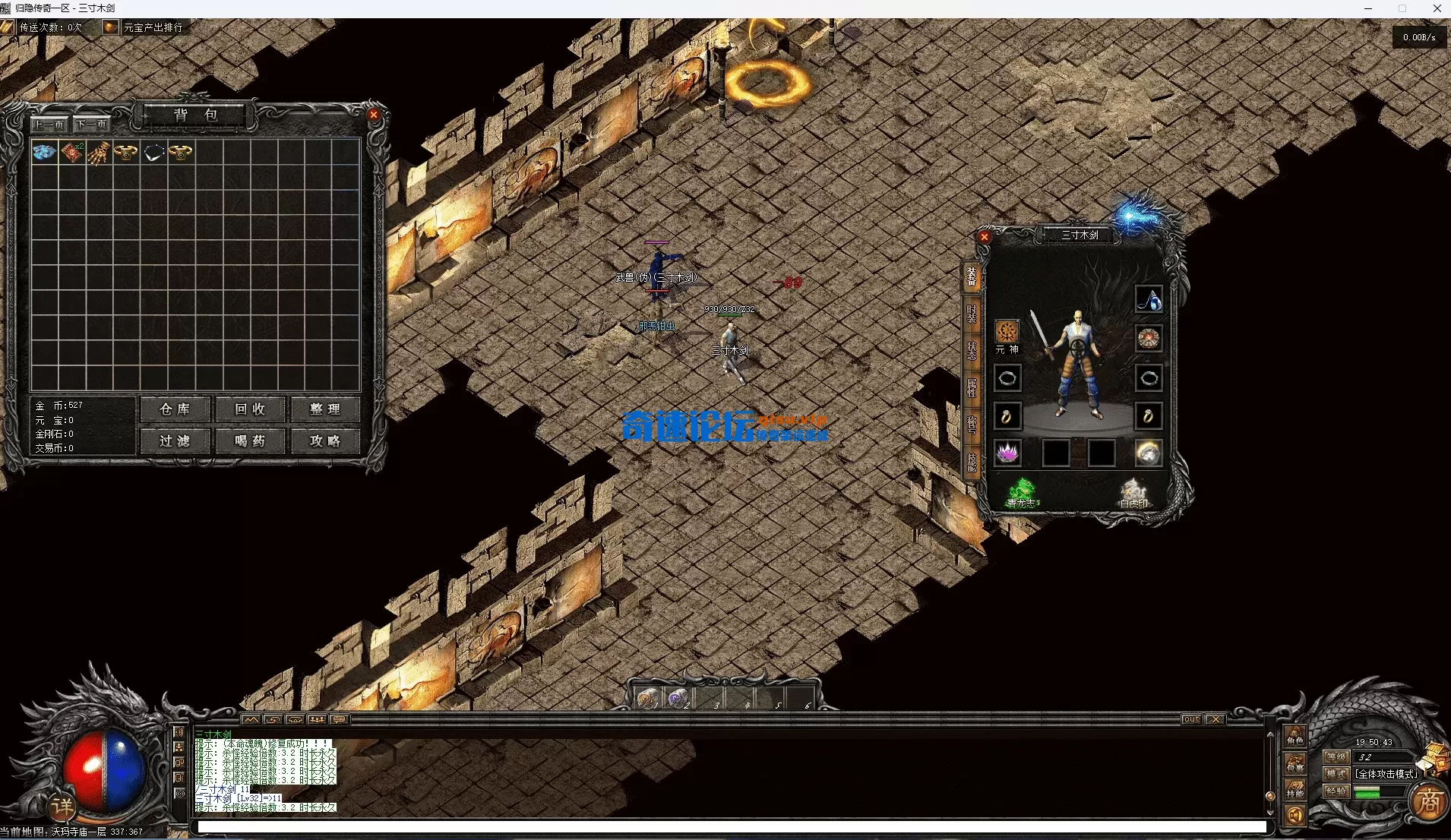Open the 过滤 filter option
The width and height of the screenshot is (1451, 840).
[175, 441]
